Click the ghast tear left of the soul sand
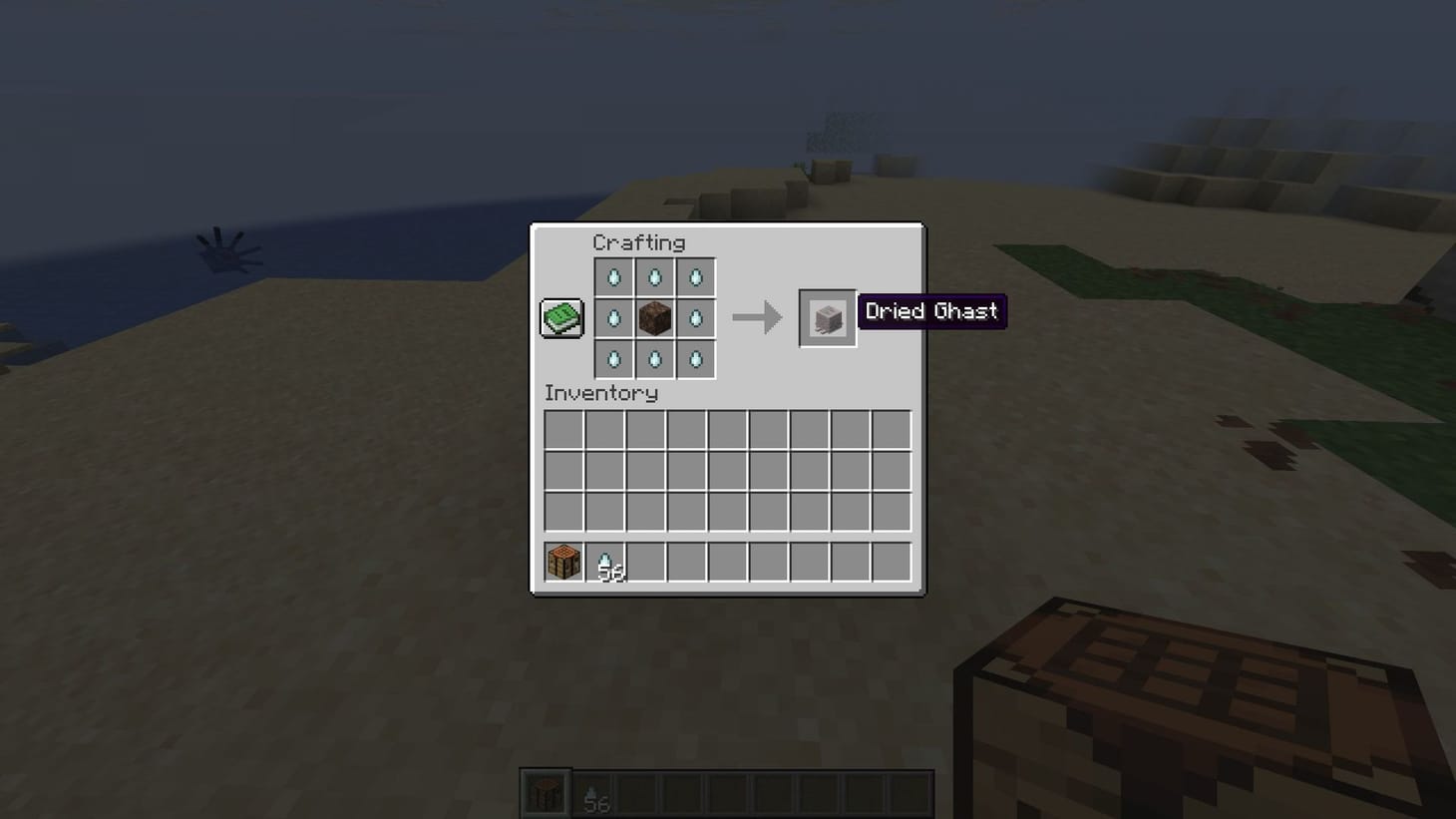Image resolution: width=1456 pixels, height=819 pixels. (613, 319)
